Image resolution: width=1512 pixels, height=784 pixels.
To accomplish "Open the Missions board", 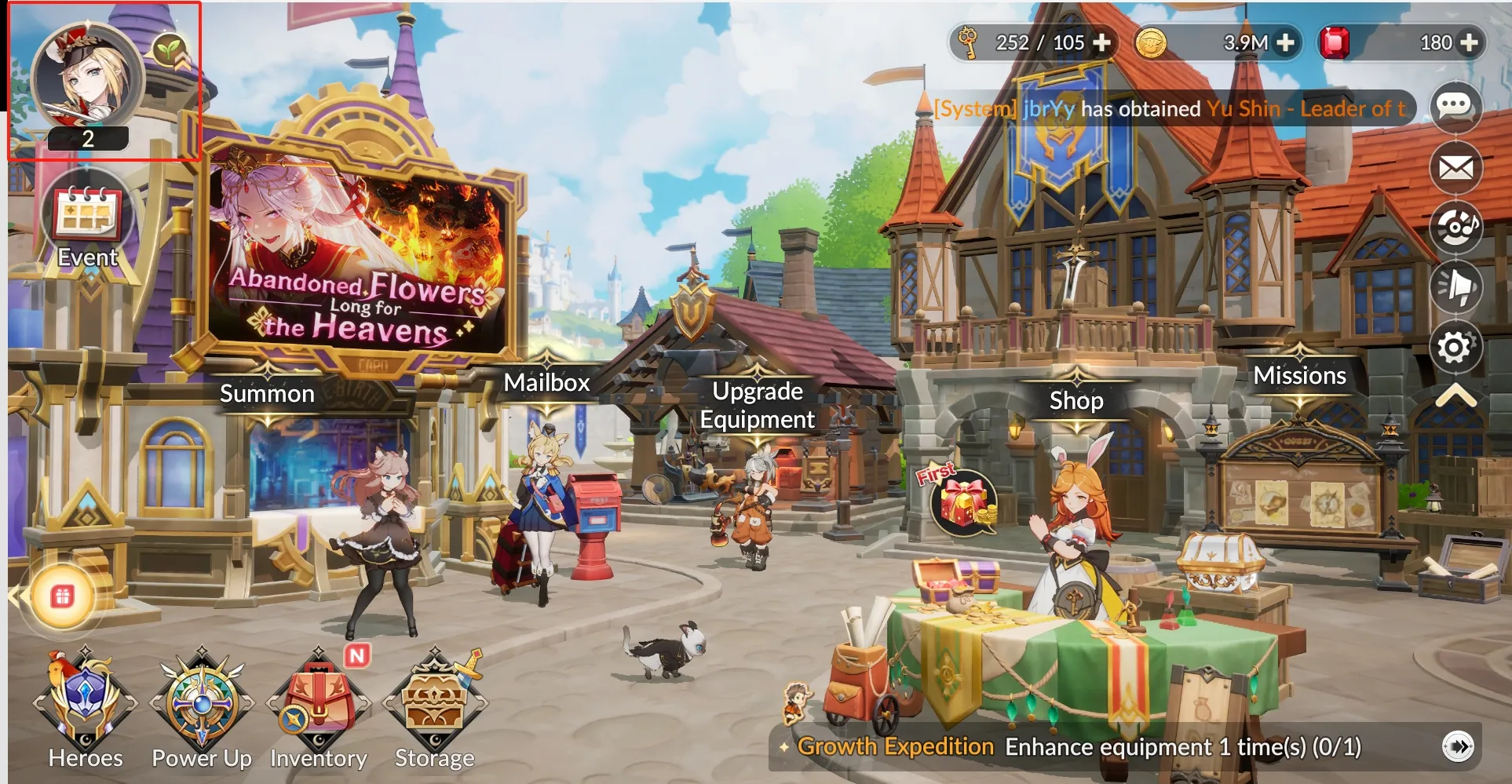I will coord(1299,376).
